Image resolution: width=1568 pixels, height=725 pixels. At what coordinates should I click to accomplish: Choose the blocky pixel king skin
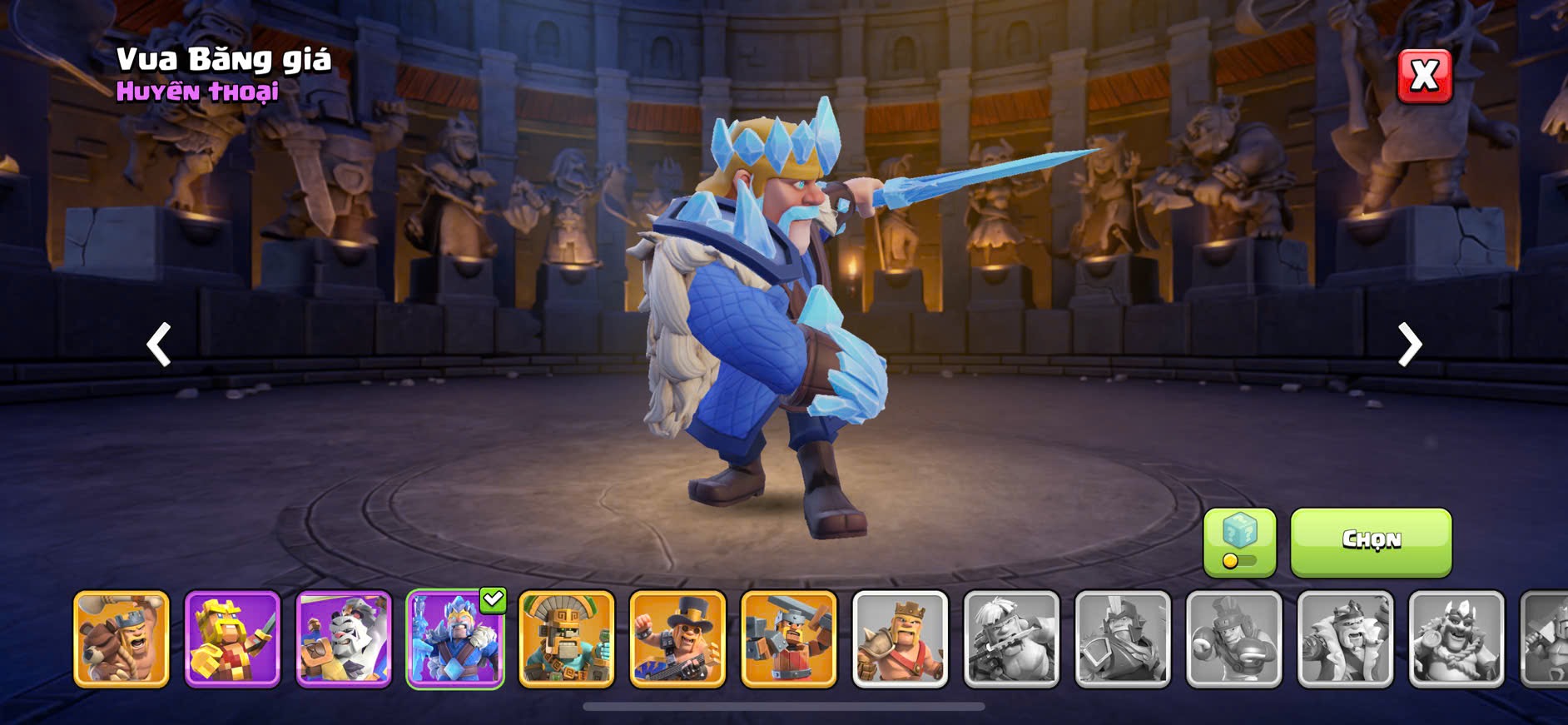[x=232, y=639]
